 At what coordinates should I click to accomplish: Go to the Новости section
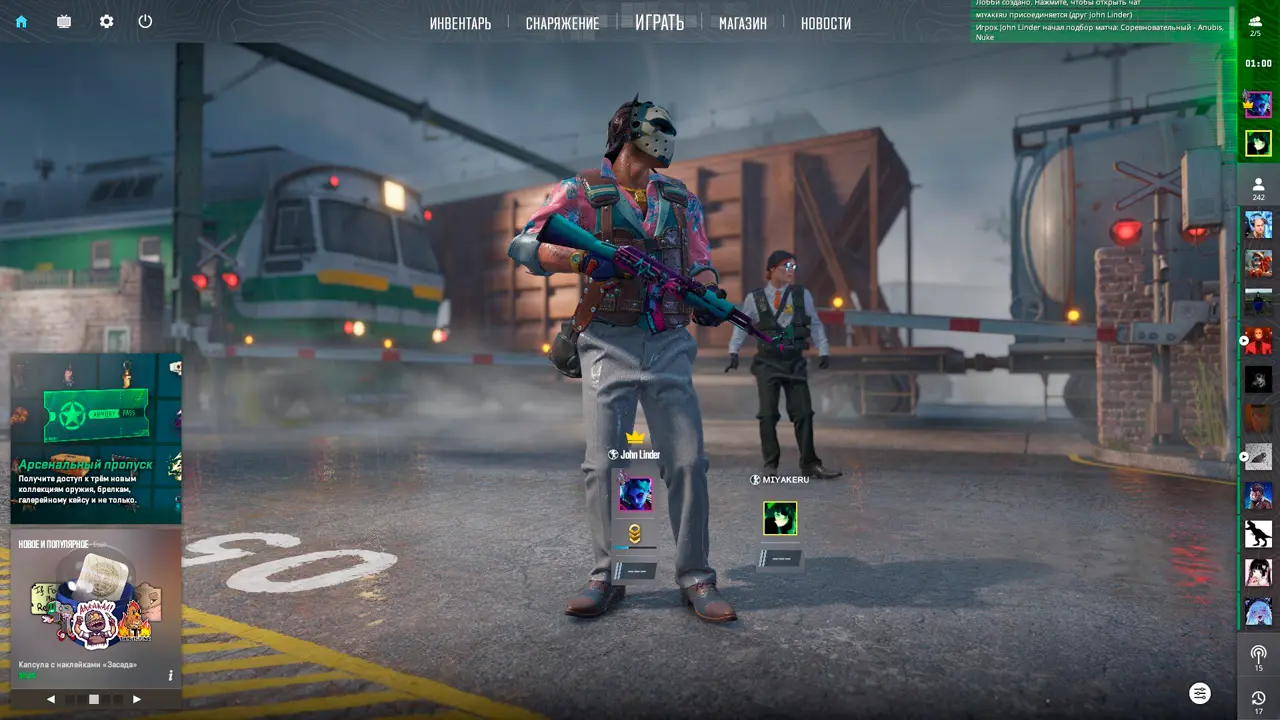click(826, 23)
